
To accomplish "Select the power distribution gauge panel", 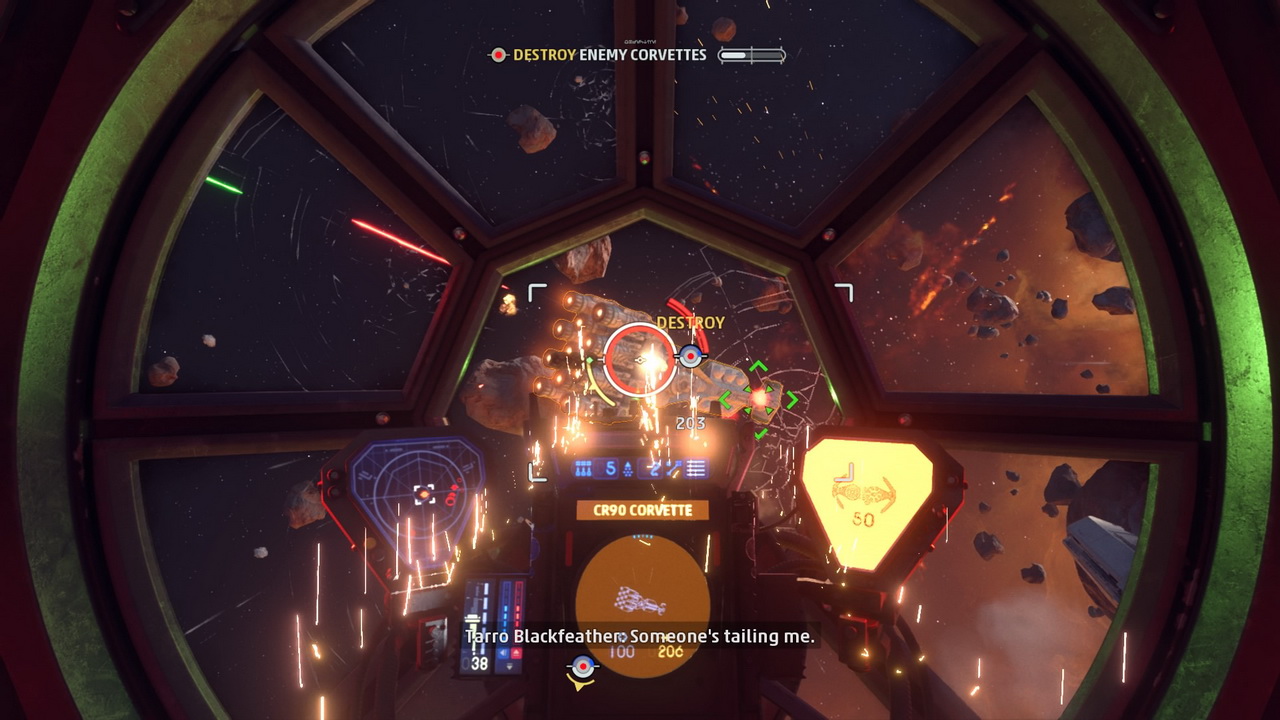I will (x=494, y=623).
